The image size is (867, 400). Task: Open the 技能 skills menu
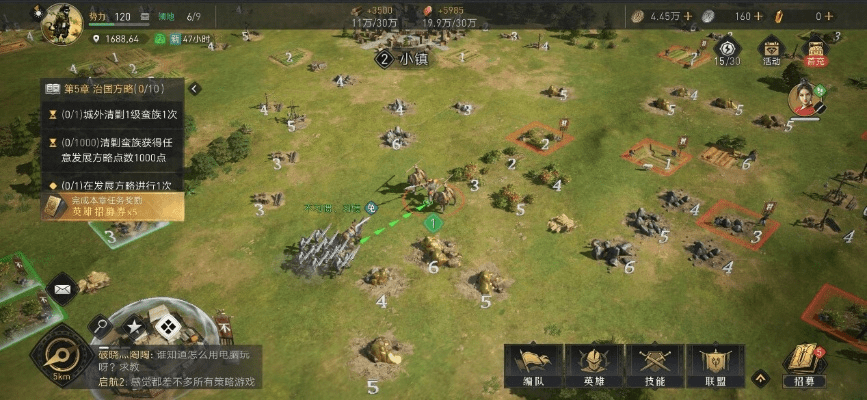[655, 366]
